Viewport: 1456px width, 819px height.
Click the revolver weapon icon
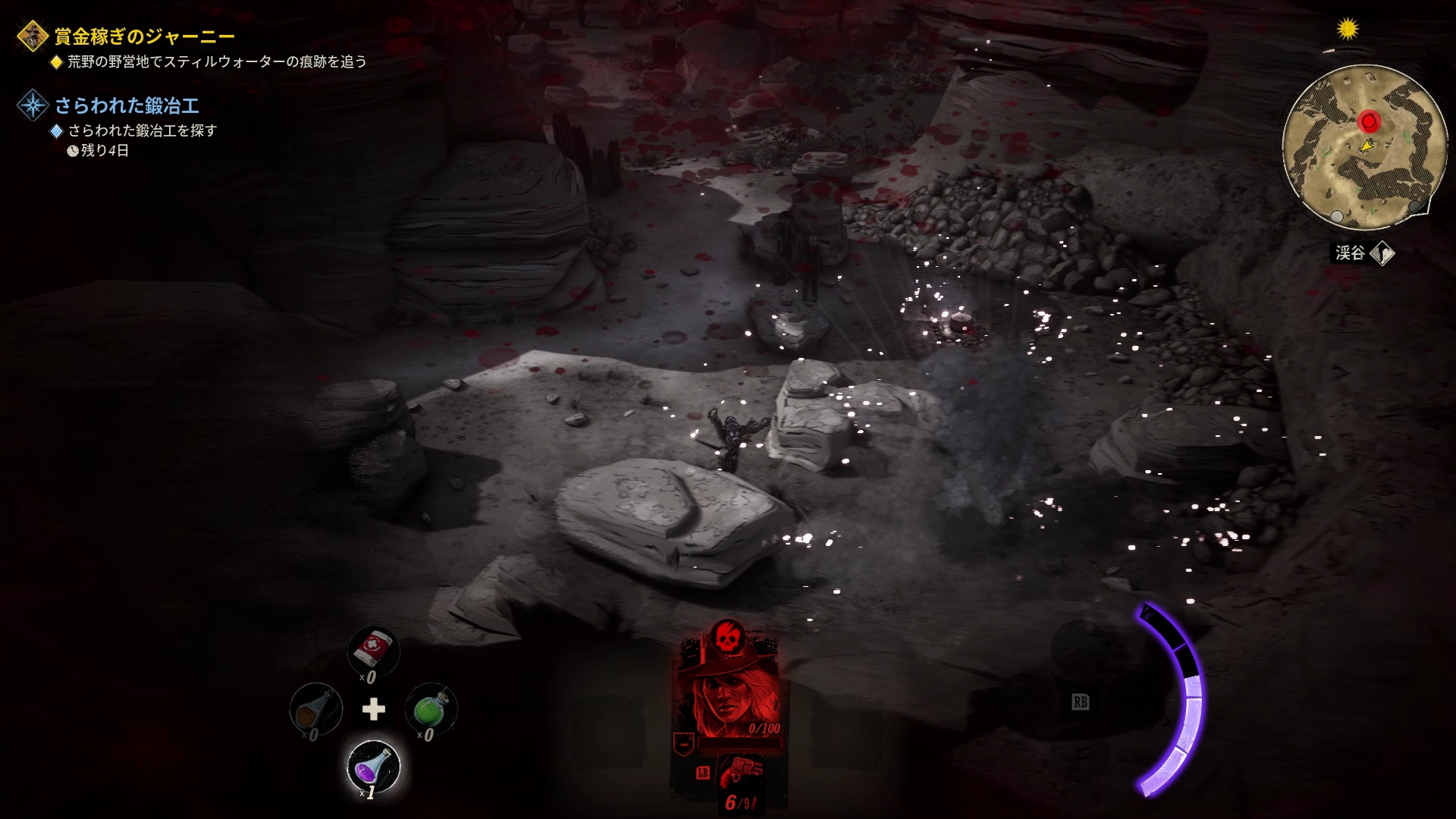click(x=739, y=775)
